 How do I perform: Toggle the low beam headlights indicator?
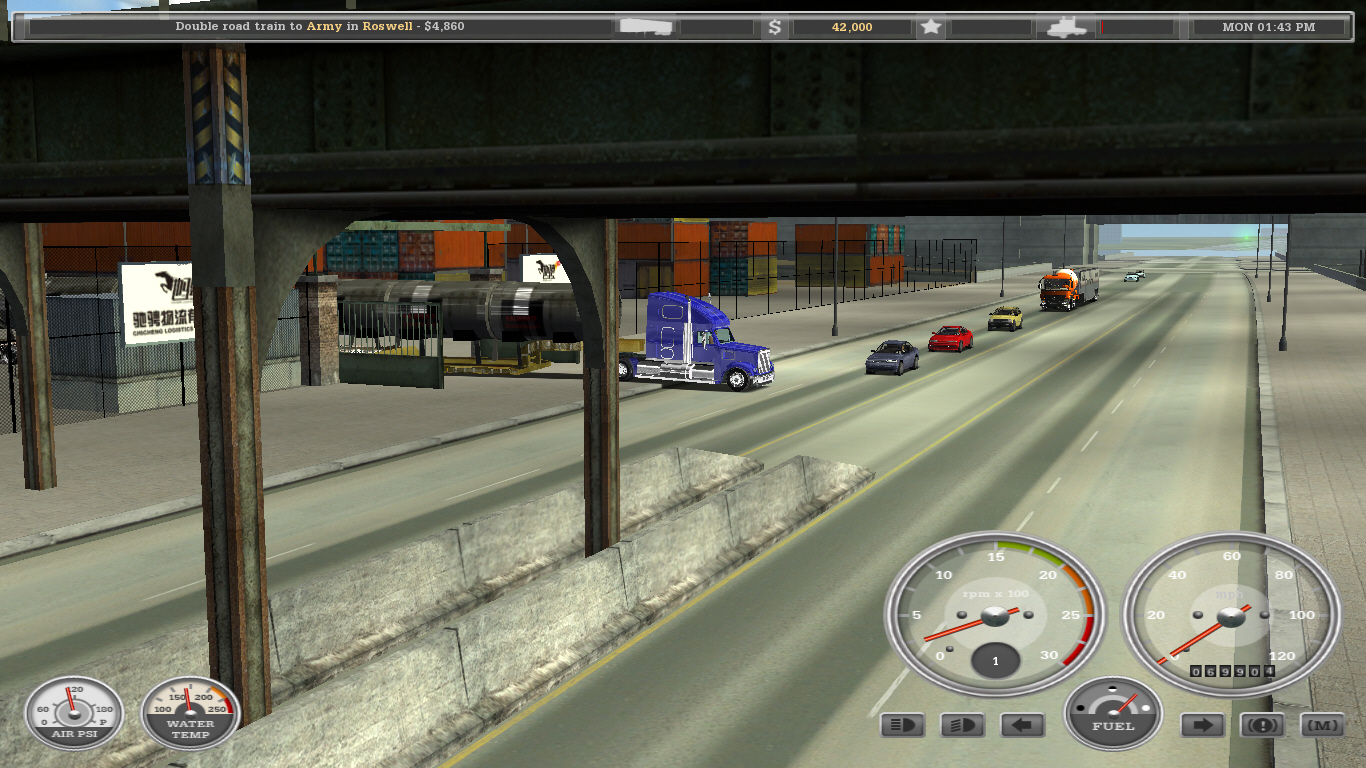coord(962,725)
